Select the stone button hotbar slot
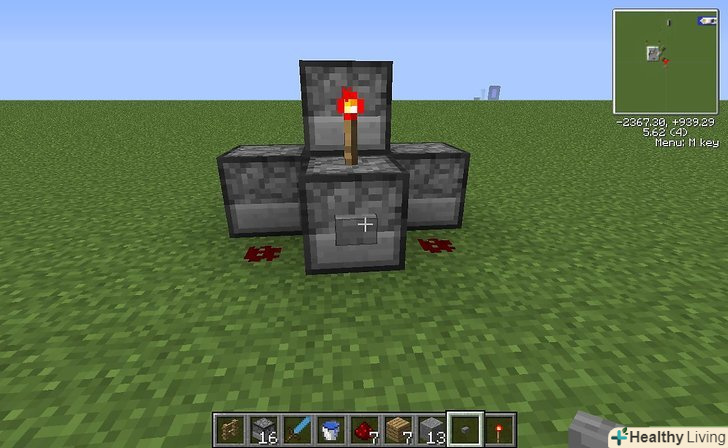This screenshot has width=728, height=448. 465,429
